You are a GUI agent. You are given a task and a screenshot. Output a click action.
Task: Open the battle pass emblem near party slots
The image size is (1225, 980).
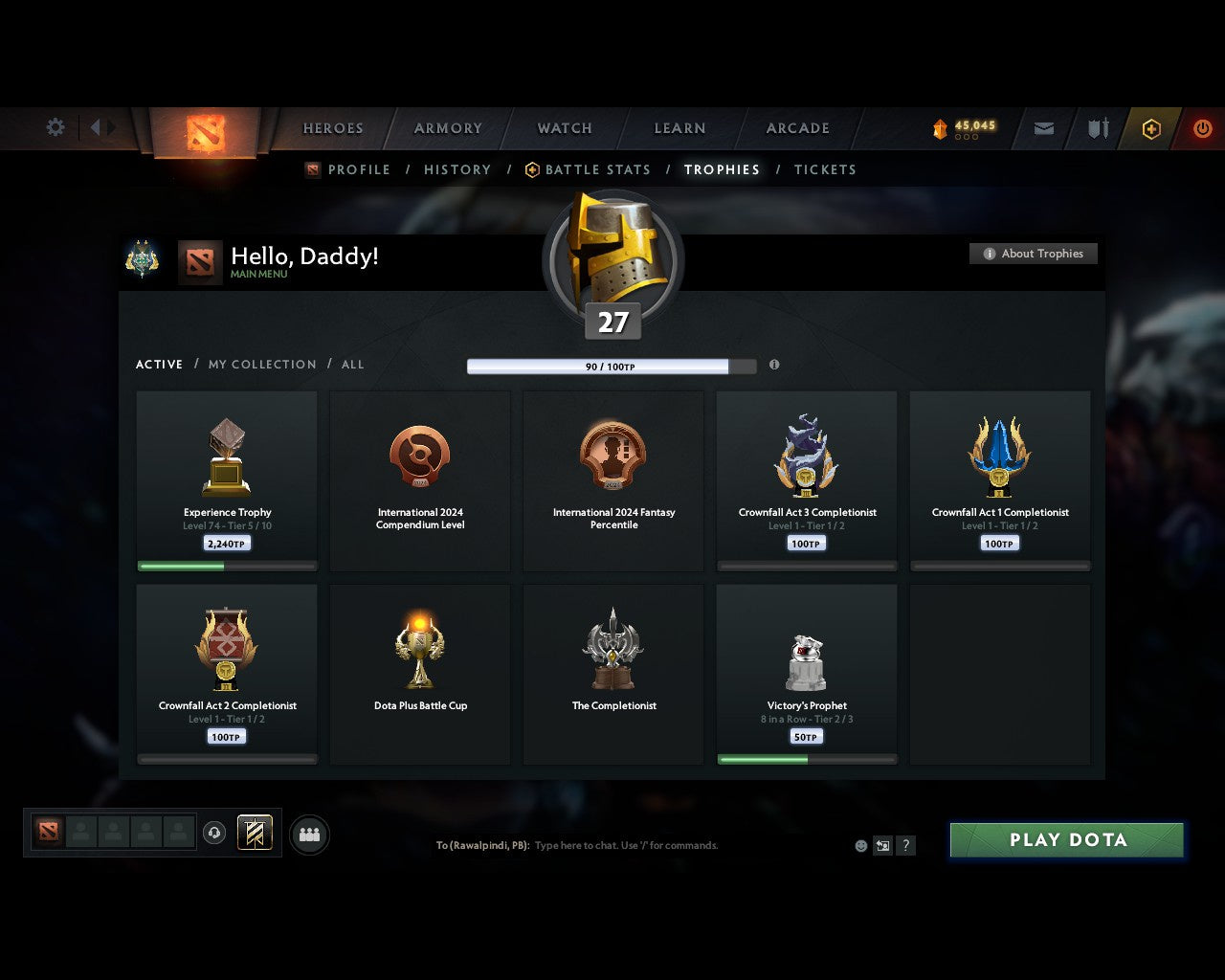(x=253, y=834)
